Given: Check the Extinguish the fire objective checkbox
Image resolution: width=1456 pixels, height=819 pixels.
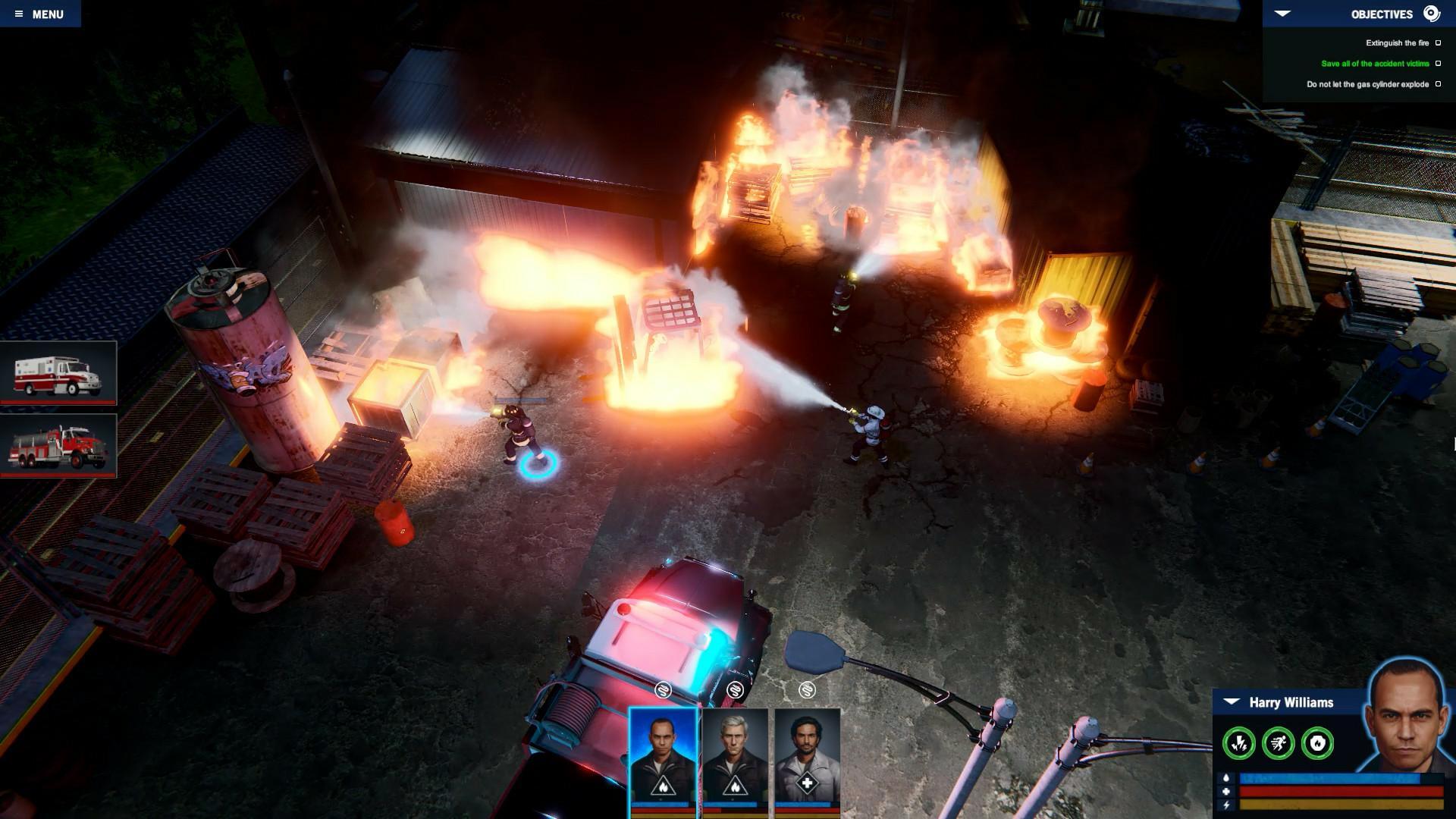Looking at the screenshot, I should pos(1440,42).
